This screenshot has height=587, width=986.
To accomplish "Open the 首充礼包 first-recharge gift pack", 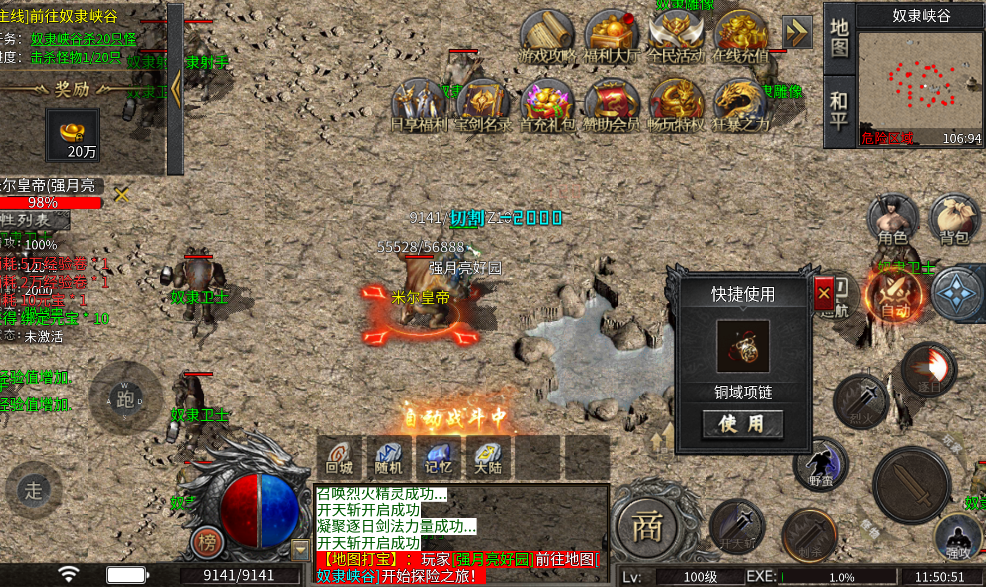I will tap(548, 105).
